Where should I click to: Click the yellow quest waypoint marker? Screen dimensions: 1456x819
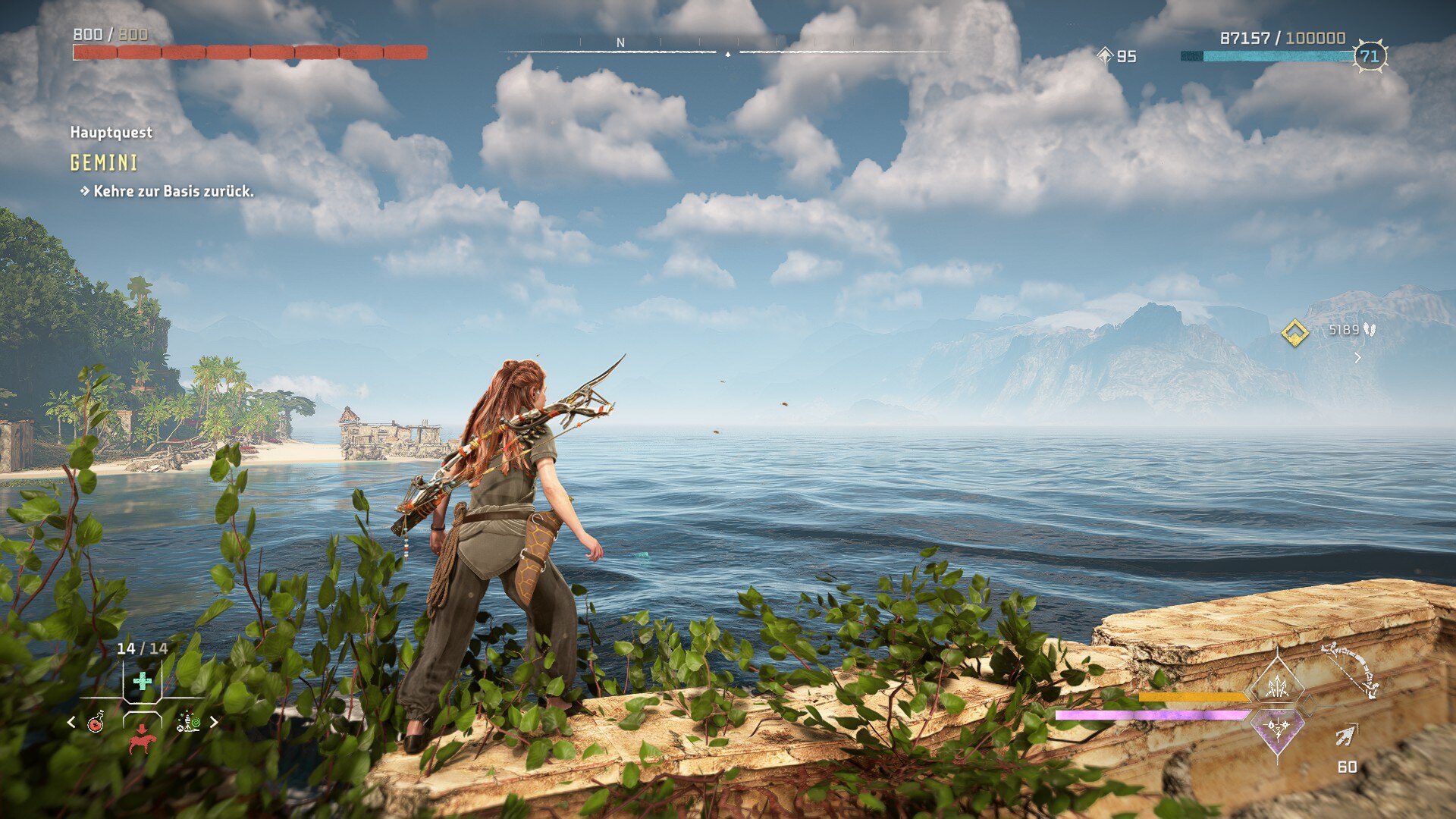click(x=1294, y=332)
